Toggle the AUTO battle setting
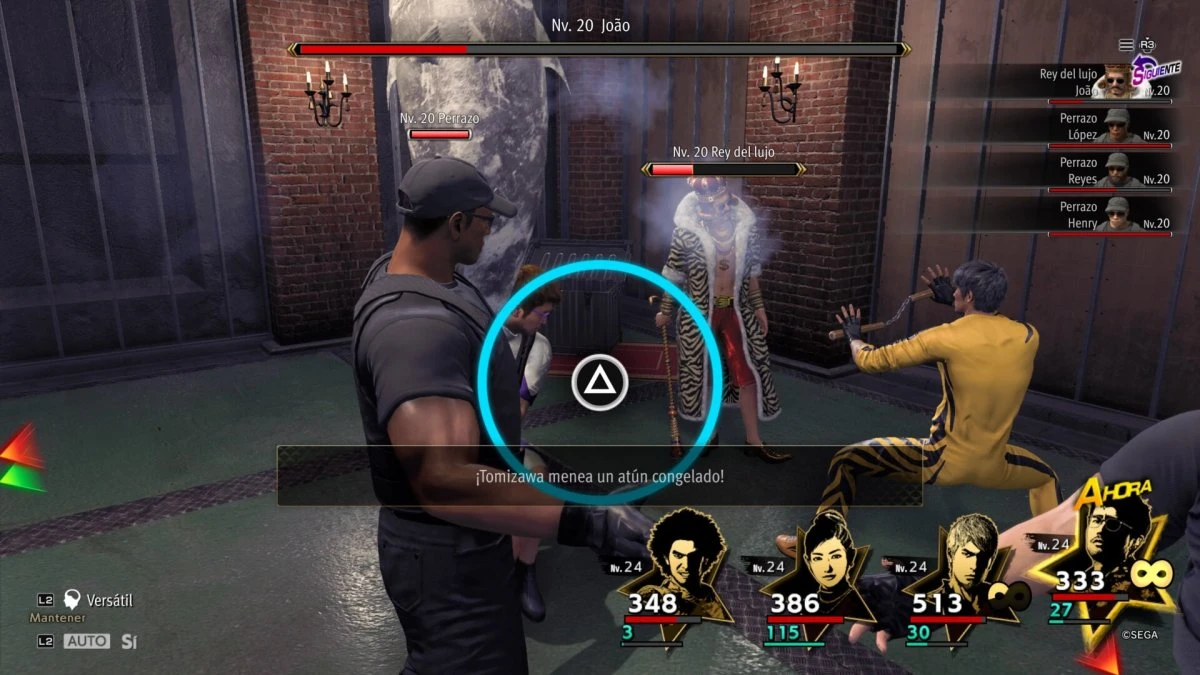The height and width of the screenshot is (675, 1200). [87, 641]
